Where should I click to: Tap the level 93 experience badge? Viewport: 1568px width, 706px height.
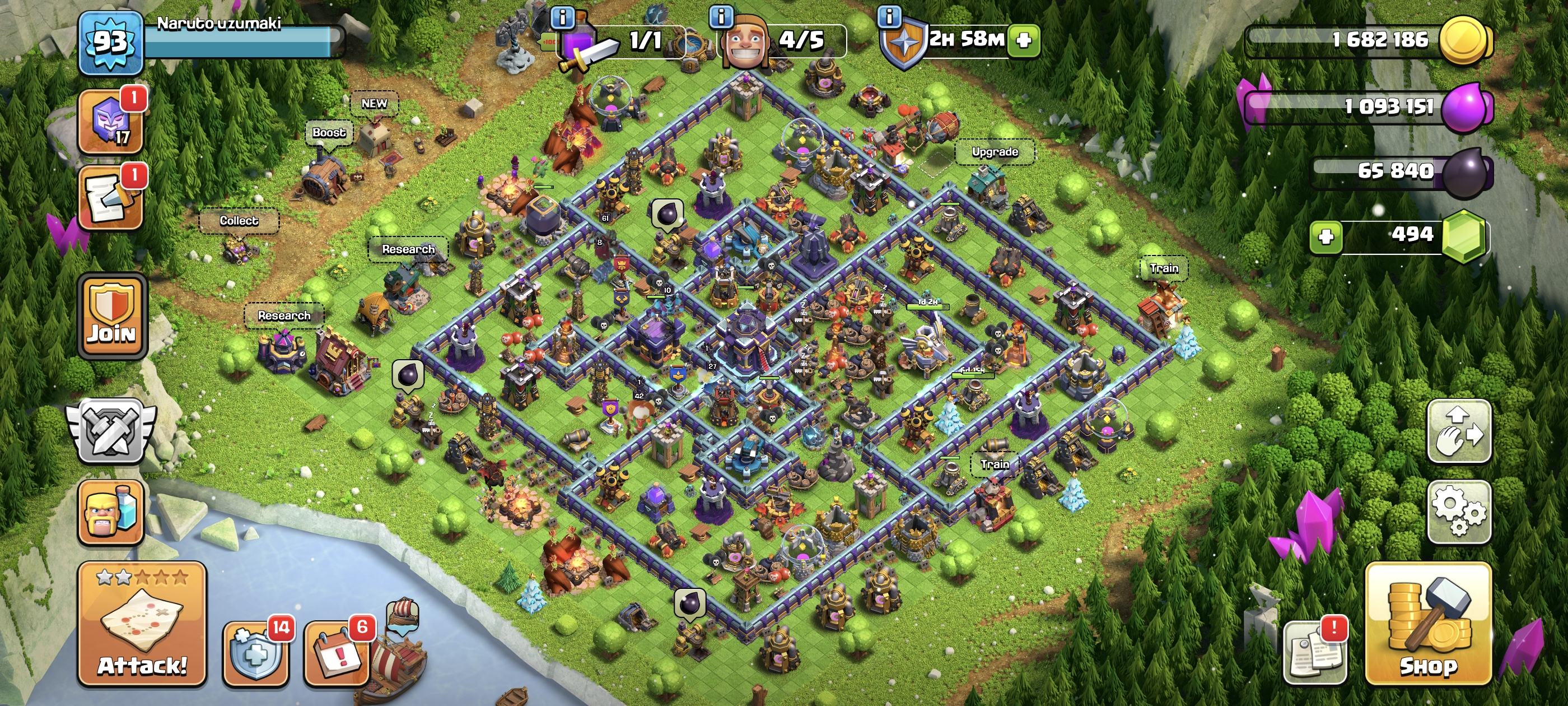tap(110, 42)
